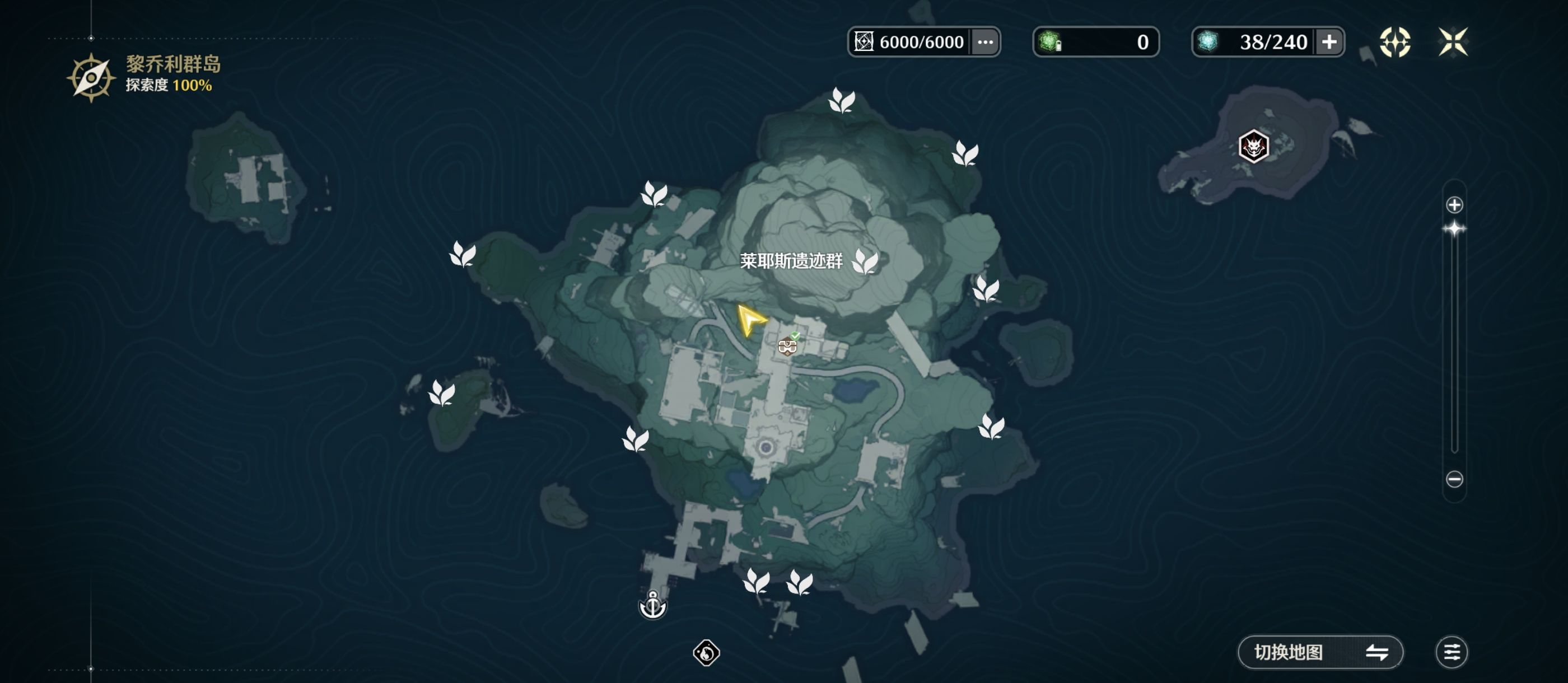1568x683 pixels.
Task: Select the anchor dock marker
Action: click(x=652, y=605)
